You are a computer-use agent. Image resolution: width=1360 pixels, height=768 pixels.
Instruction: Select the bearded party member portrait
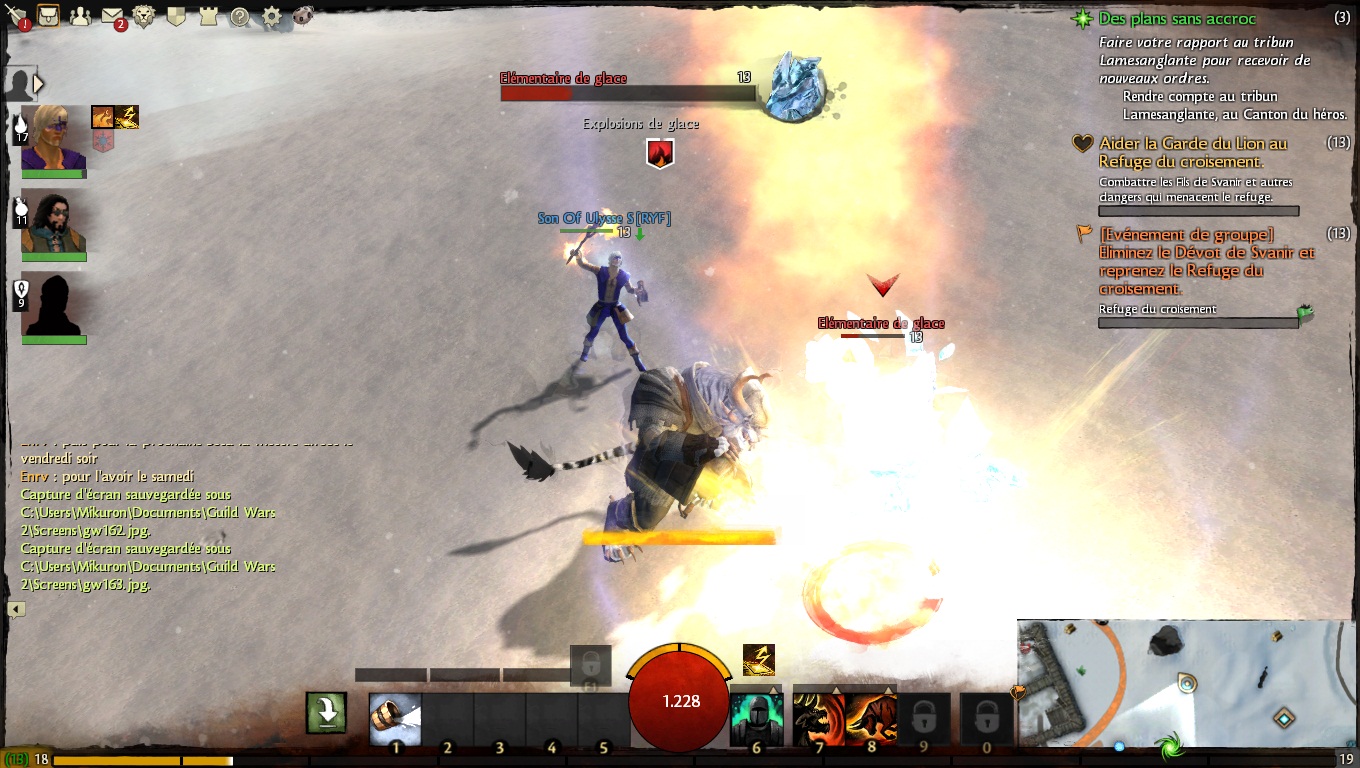[x=54, y=222]
